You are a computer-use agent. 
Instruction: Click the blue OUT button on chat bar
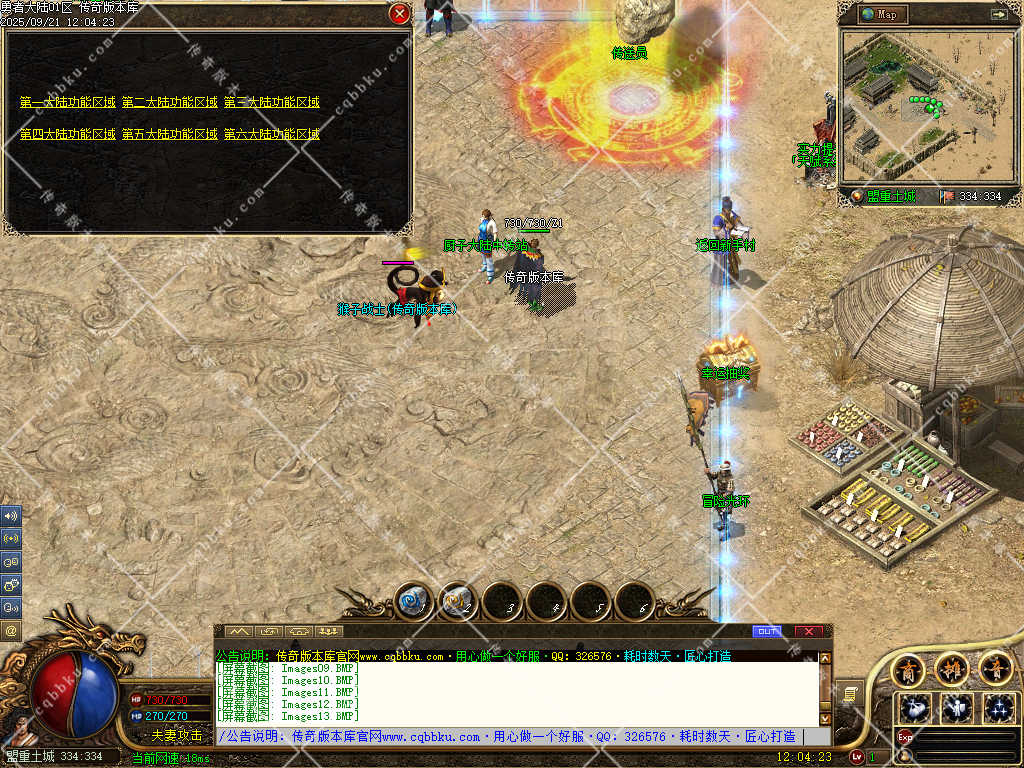767,631
